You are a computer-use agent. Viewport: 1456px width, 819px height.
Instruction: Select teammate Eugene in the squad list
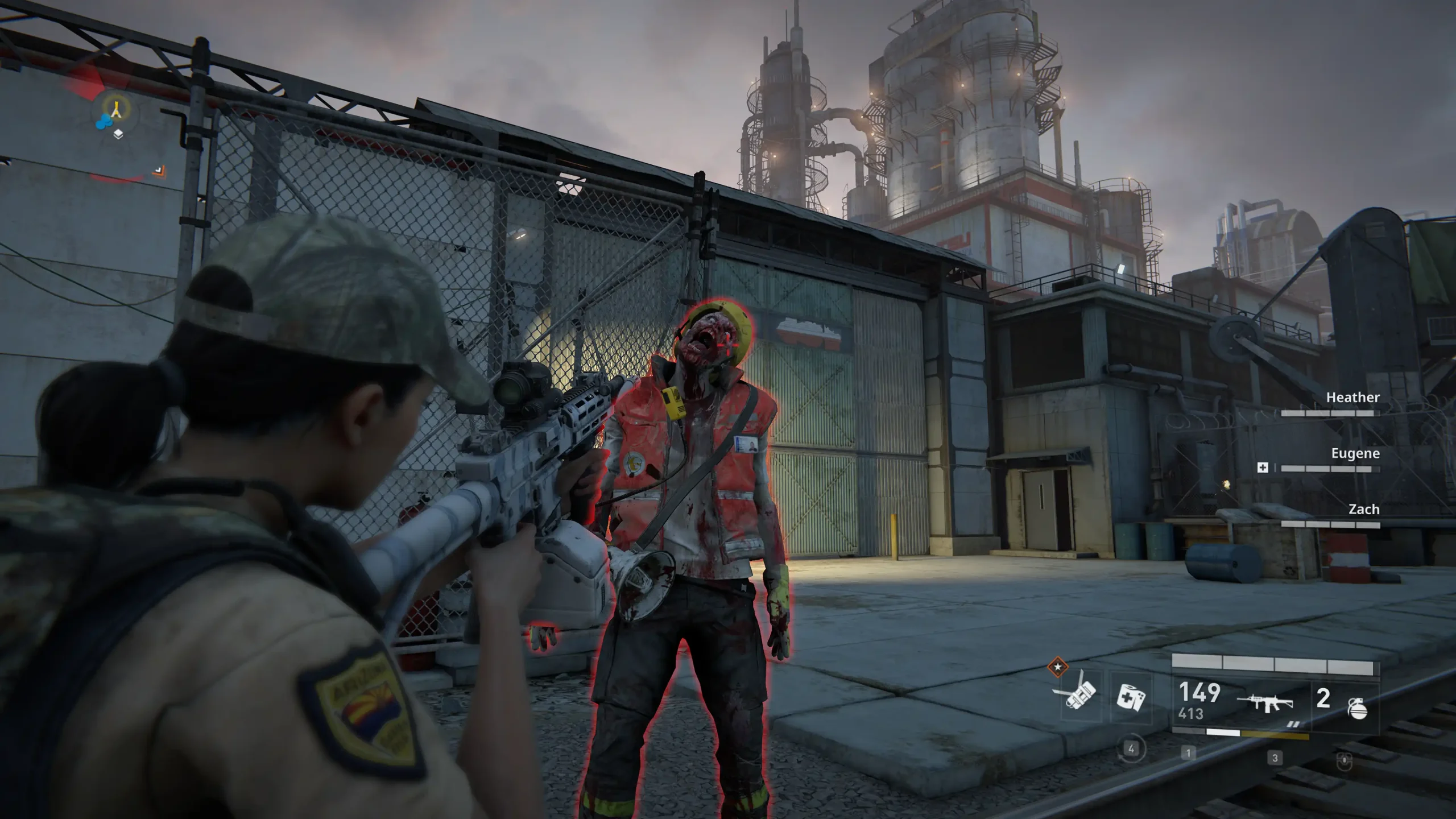[x=1355, y=453]
